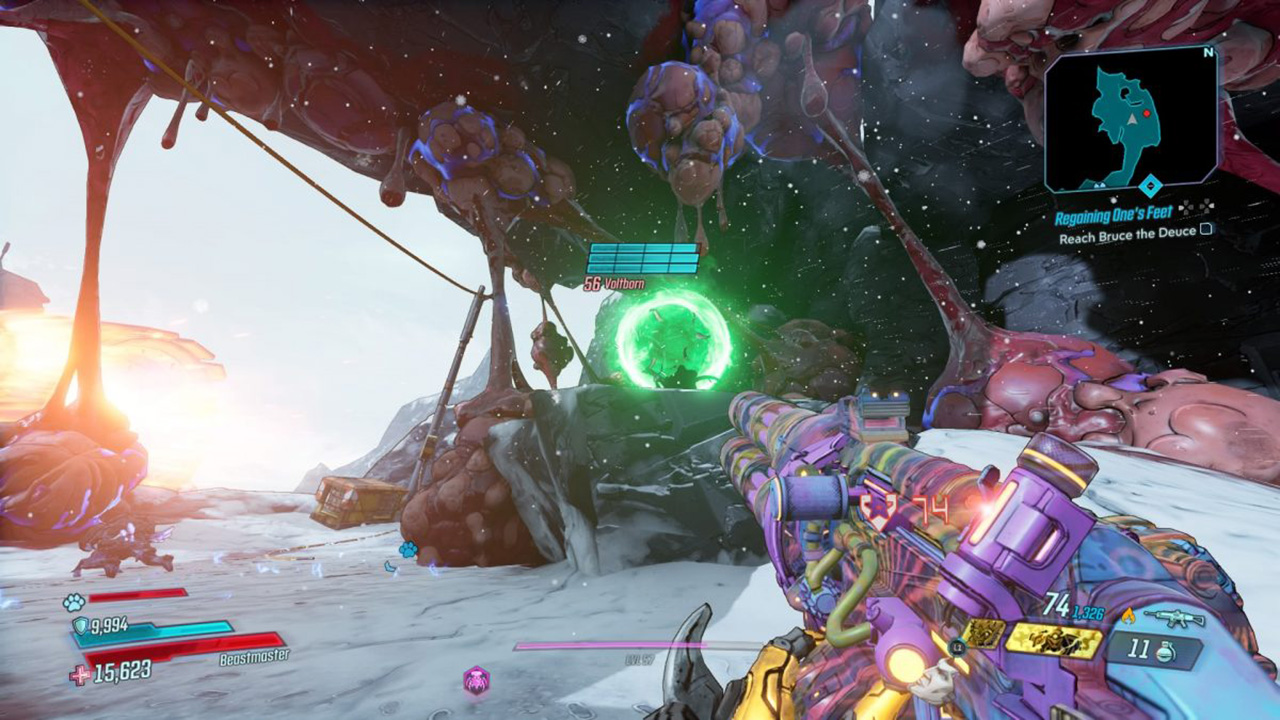Screen dimensions: 1280x720
Task: Click the red enemy dot on minimap
Action: (1147, 113)
